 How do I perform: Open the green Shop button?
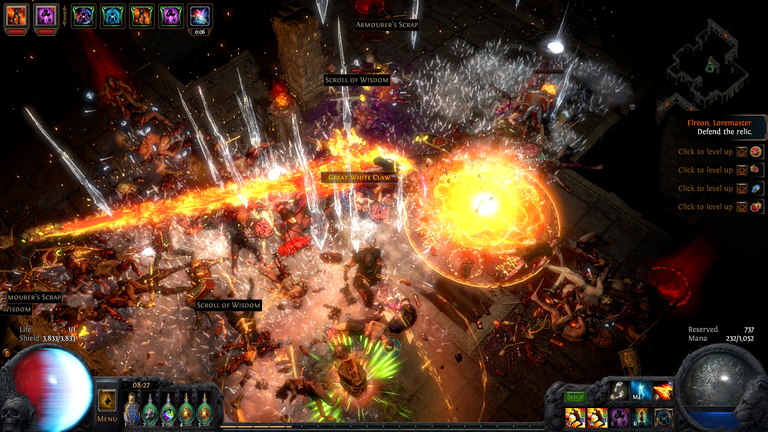click(574, 397)
